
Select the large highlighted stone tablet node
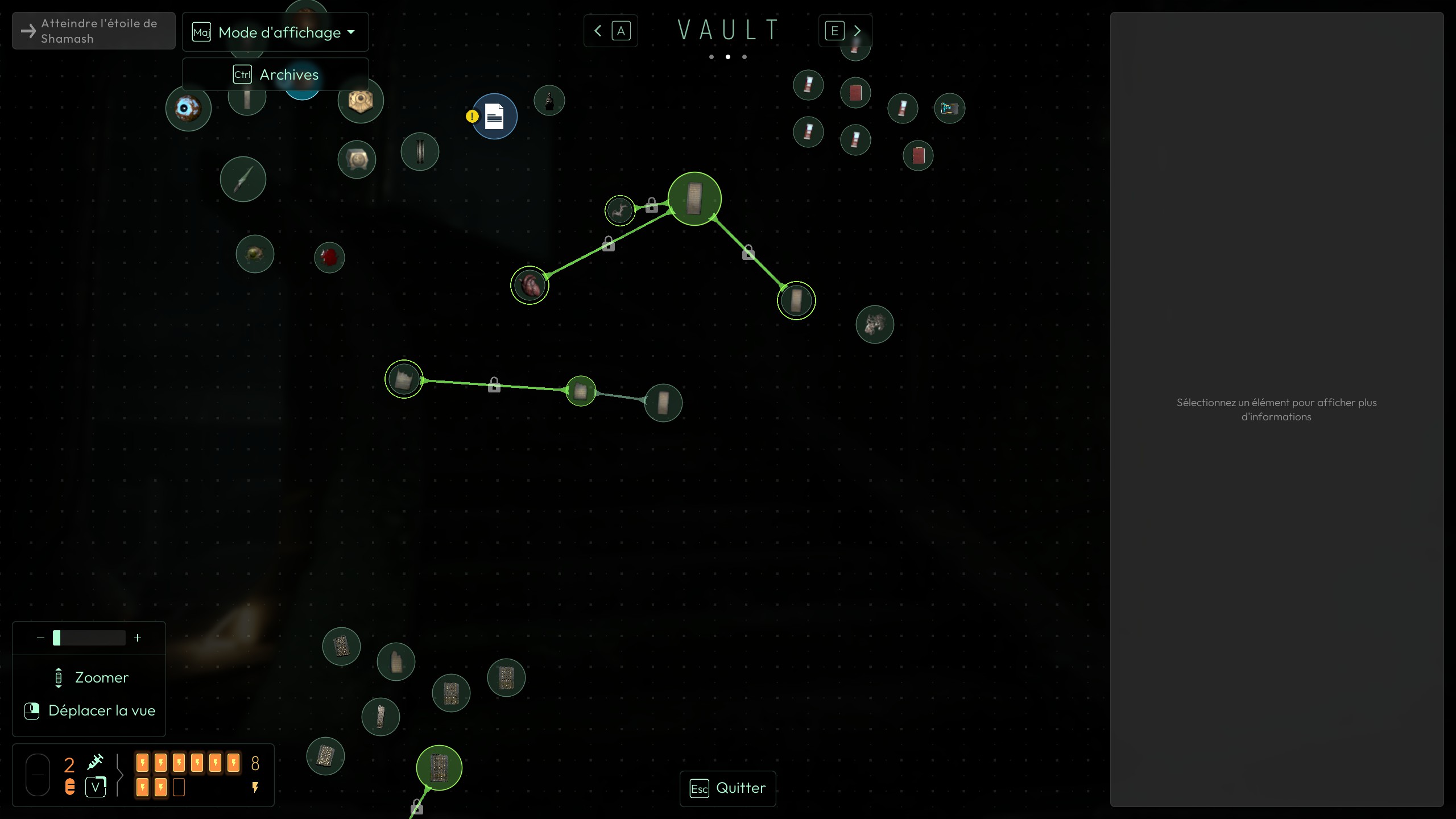[x=694, y=198]
